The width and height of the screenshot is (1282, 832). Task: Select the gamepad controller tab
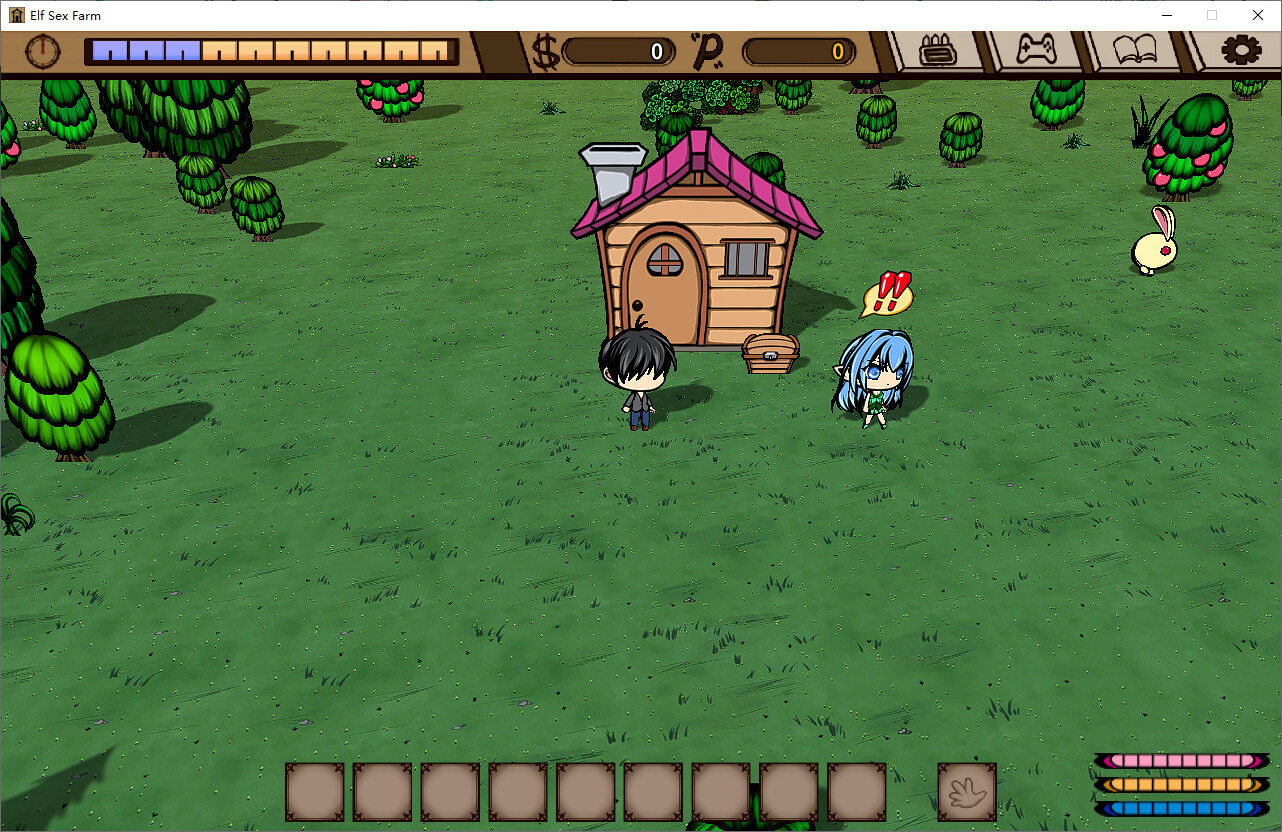click(1037, 50)
